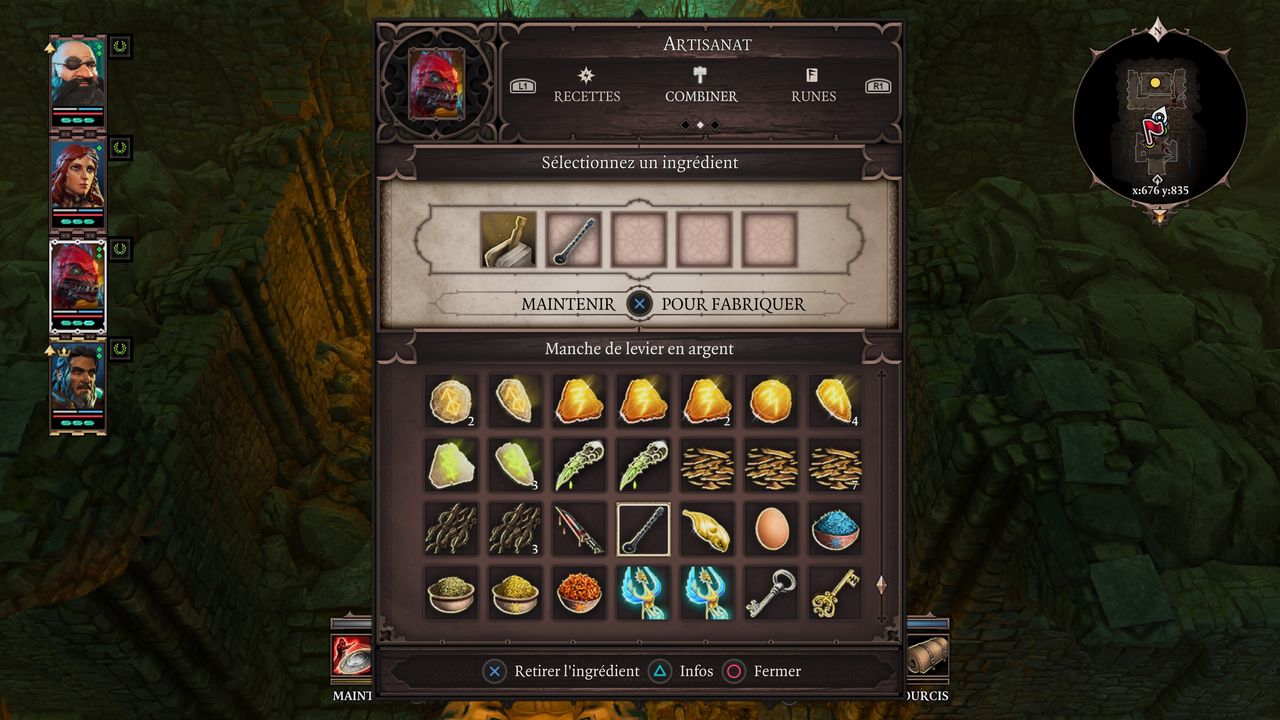Screen dimensions: 1280x720
Task: Choose the bowl of blue powder
Action: click(835, 529)
